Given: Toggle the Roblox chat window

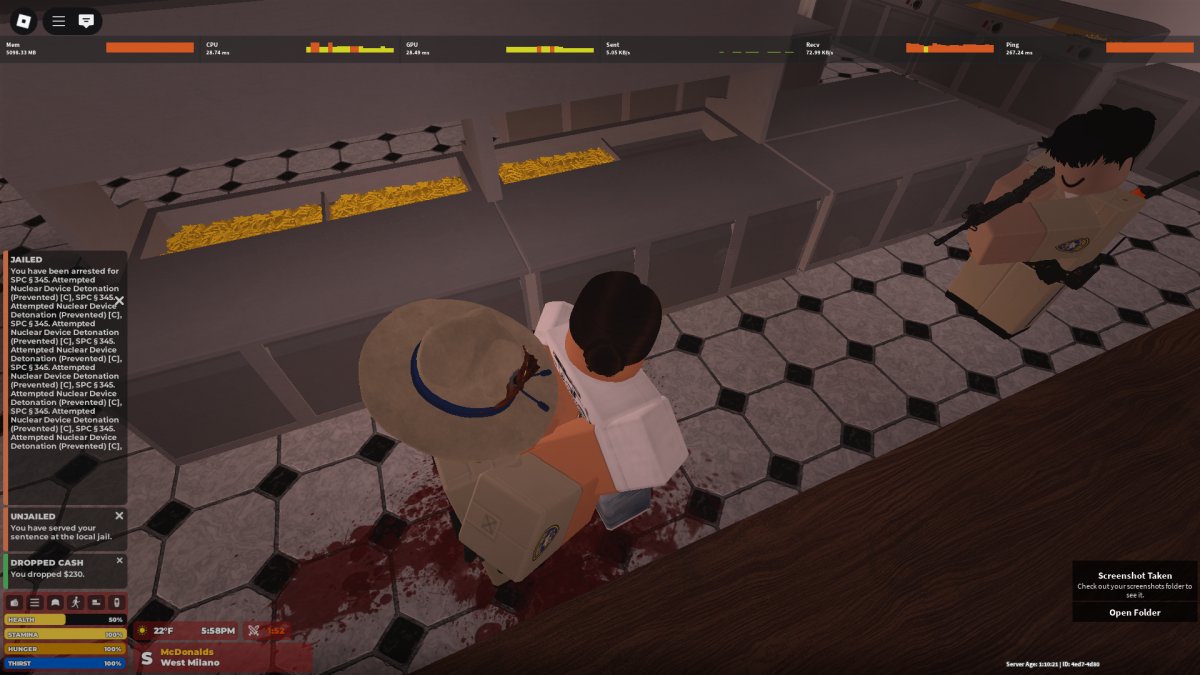Looking at the screenshot, I should [x=87, y=20].
